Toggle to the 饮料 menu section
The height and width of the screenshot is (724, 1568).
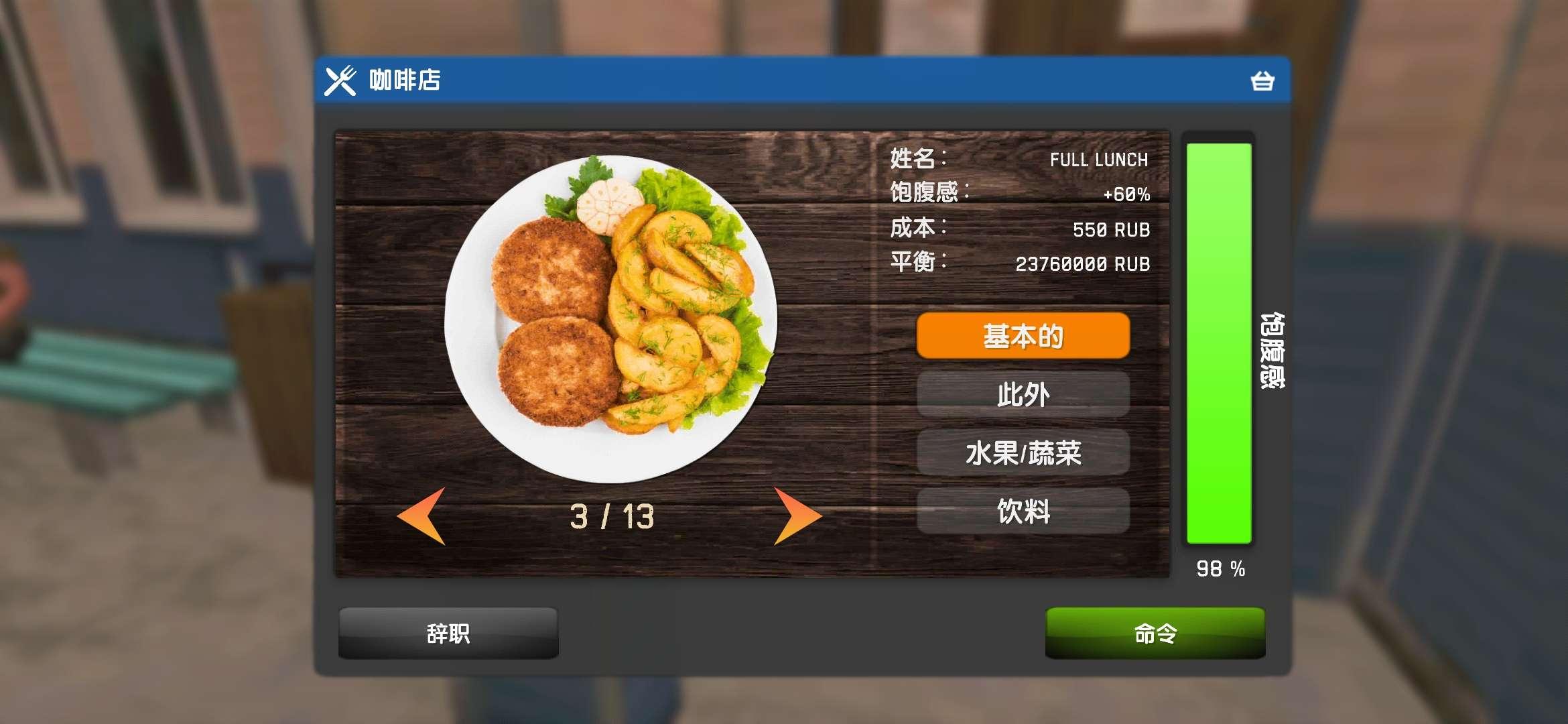(x=1023, y=511)
